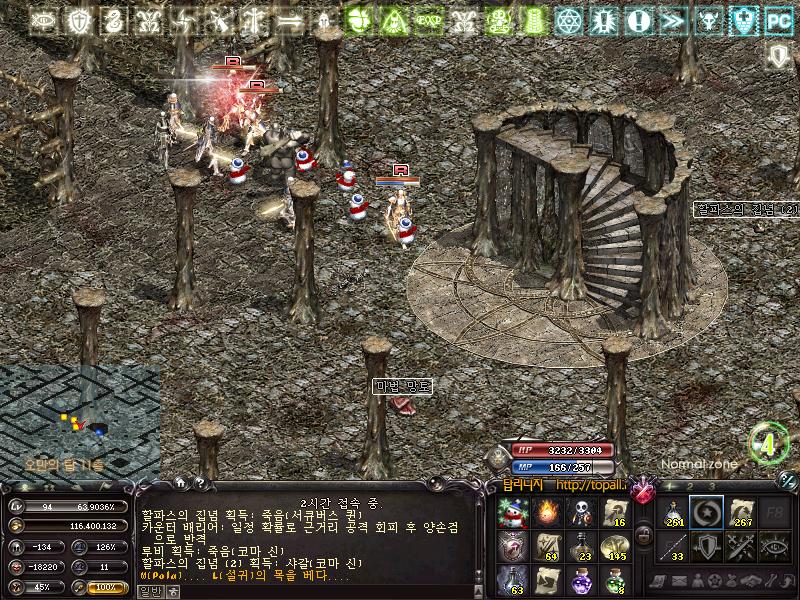Select the snowman item slot
800x600 pixels.
(x=512, y=513)
